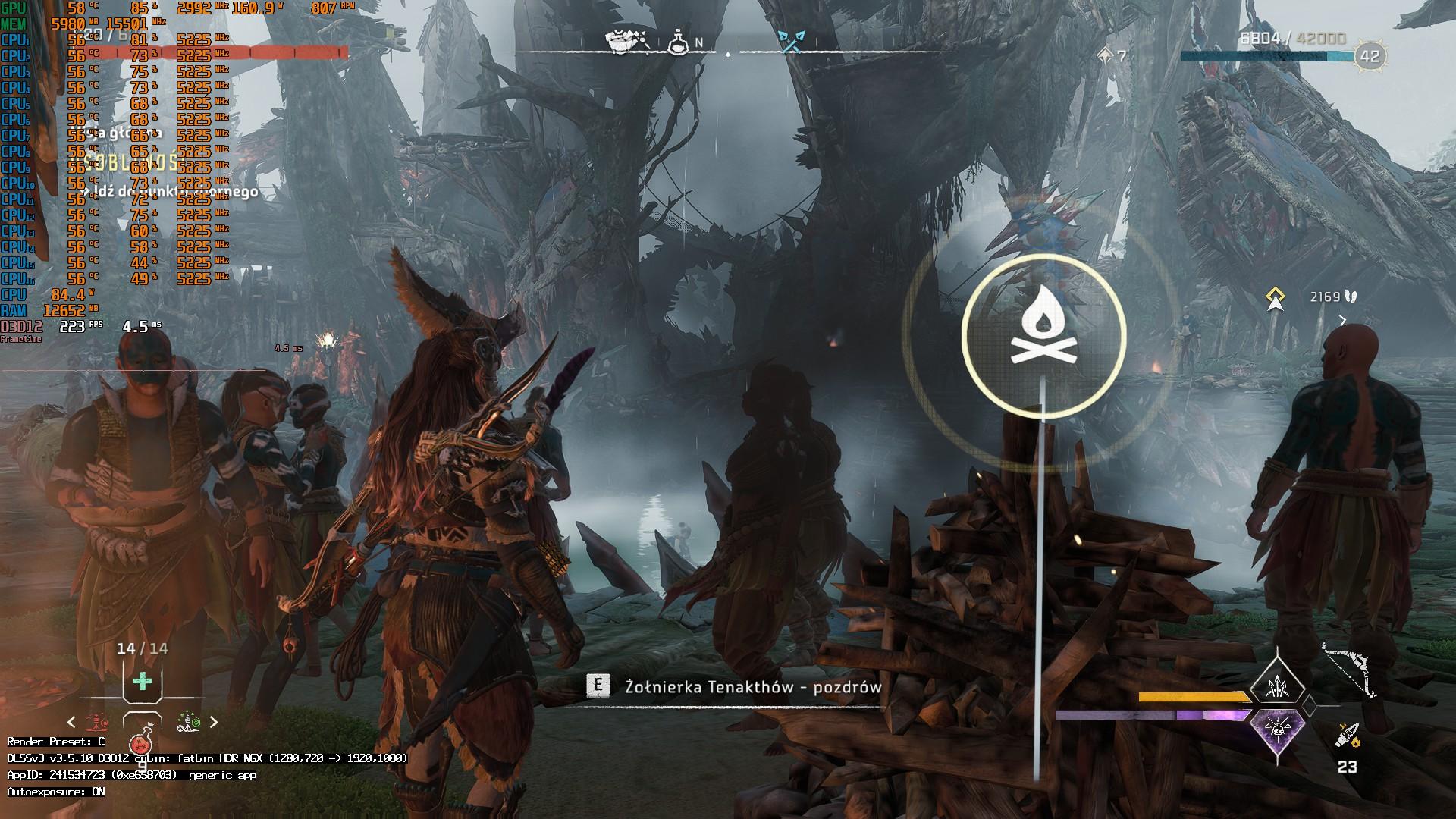Click the level 42 badge
This screenshot has width=1456, height=819.
point(1370,56)
